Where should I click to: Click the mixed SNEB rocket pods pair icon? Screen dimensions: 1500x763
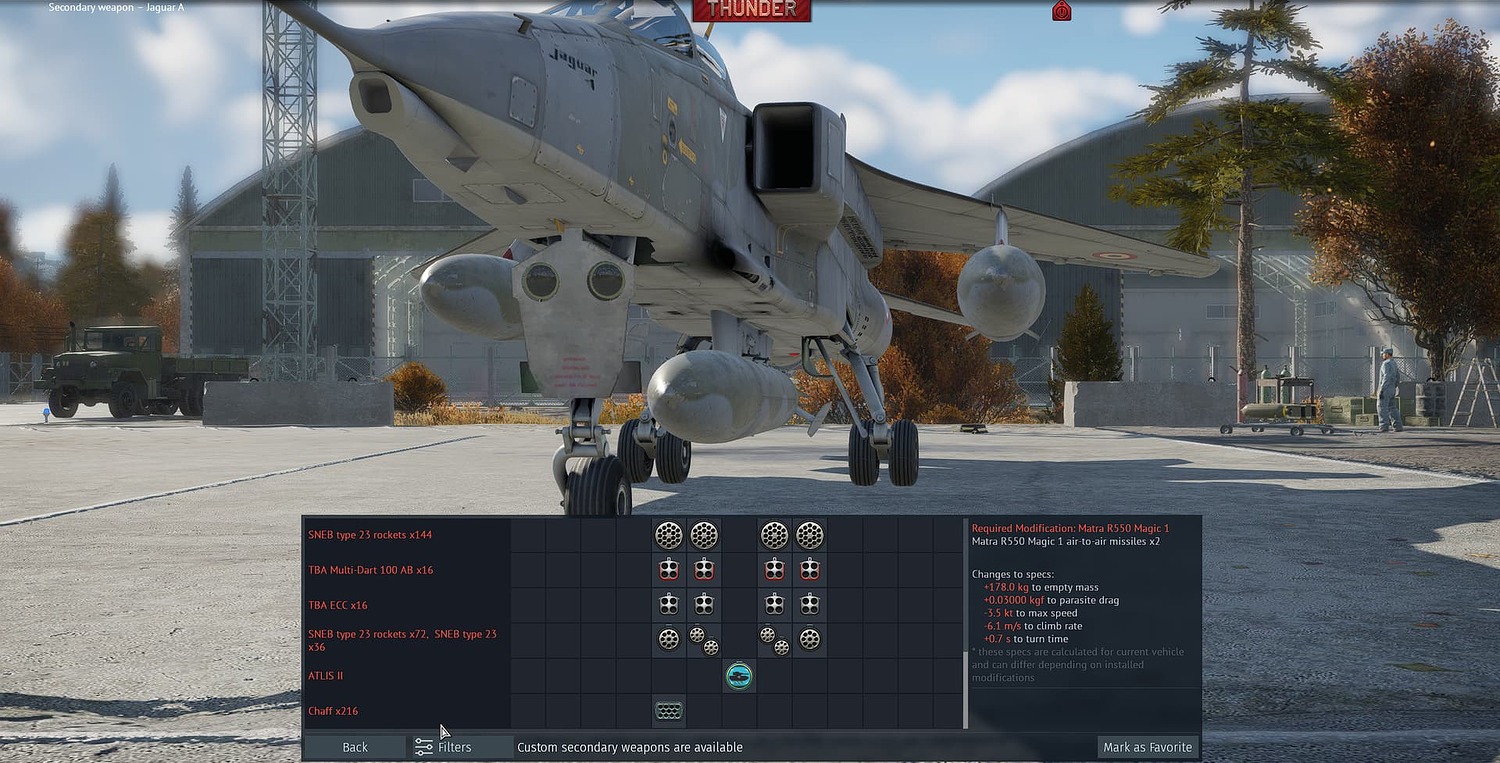704,640
